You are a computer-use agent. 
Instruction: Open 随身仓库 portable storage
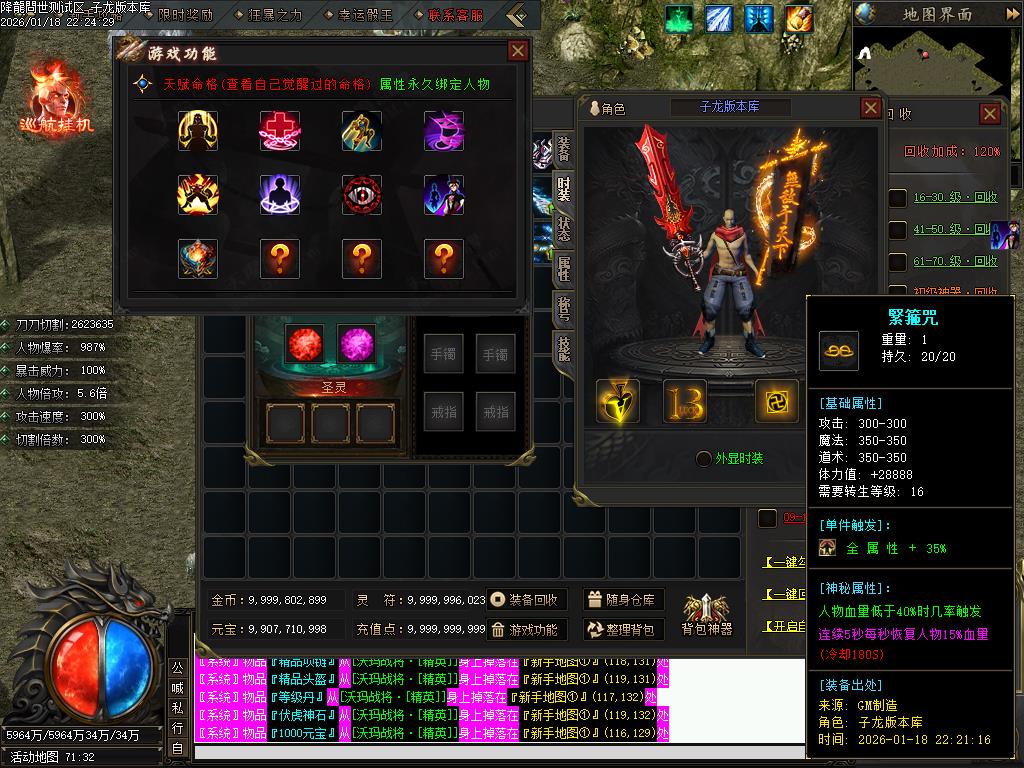pos(622,600)
